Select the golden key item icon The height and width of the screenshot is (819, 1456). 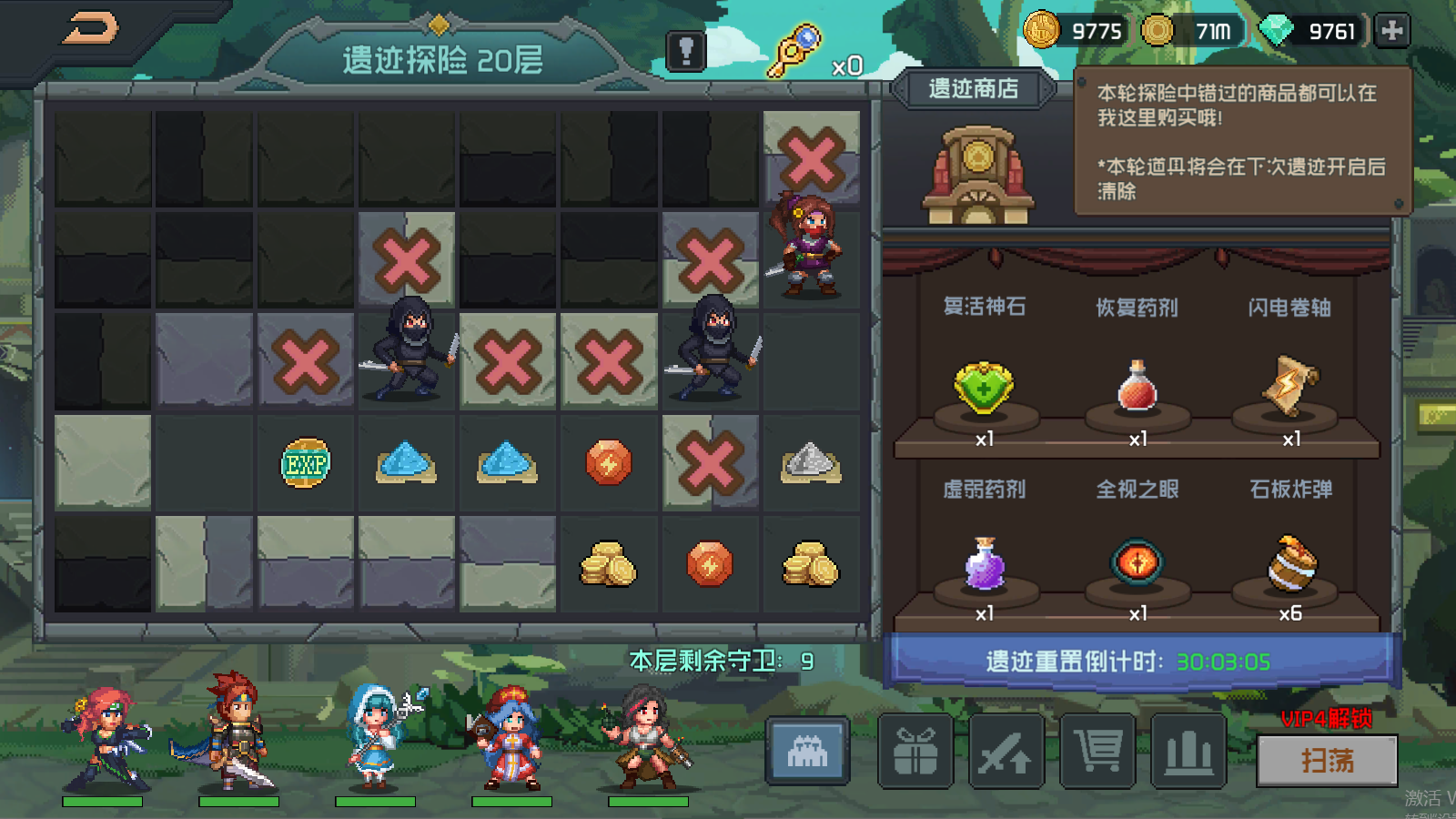tap(794, 51)
